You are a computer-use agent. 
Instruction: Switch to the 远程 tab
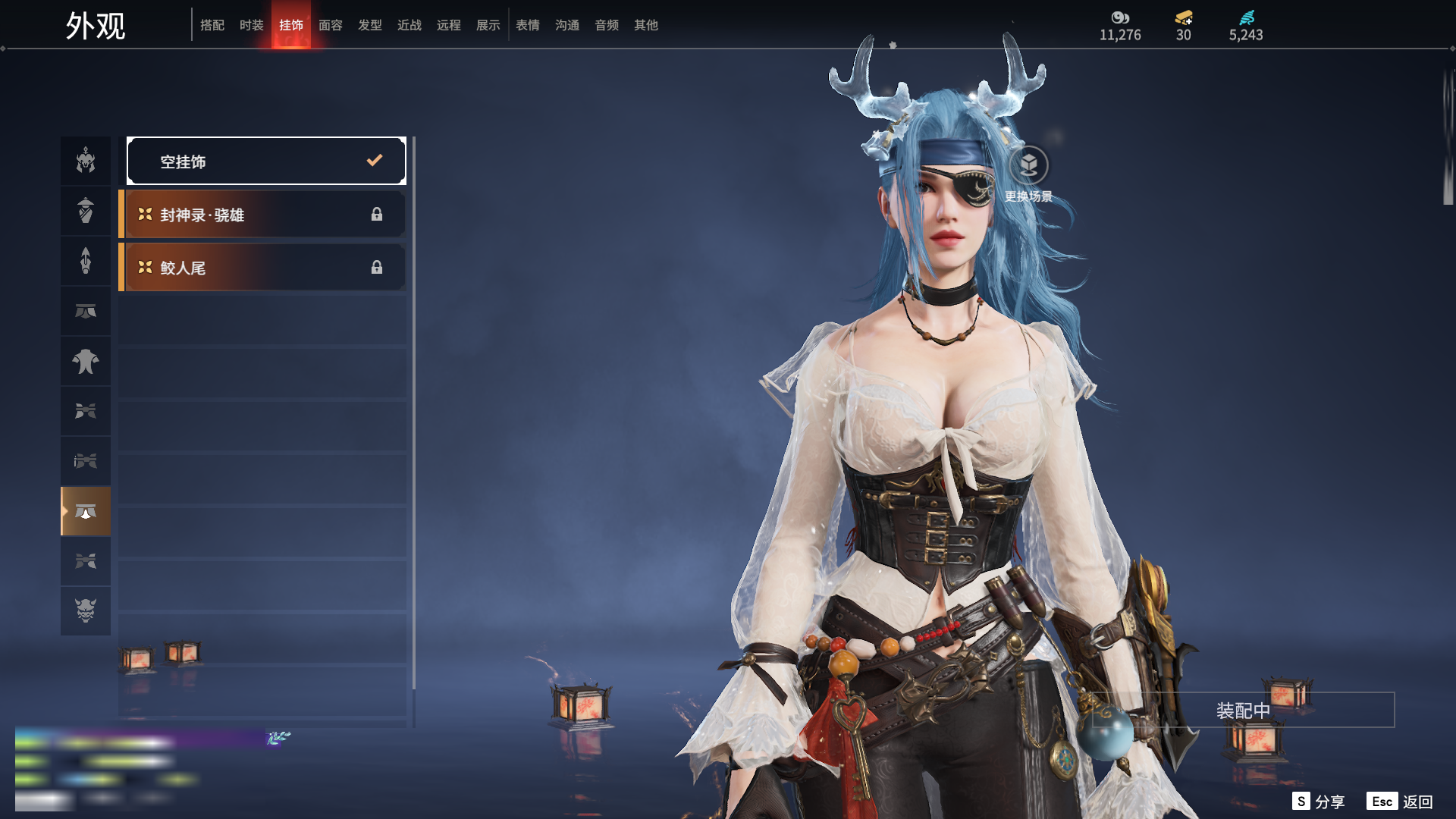(x=449, y=25)
